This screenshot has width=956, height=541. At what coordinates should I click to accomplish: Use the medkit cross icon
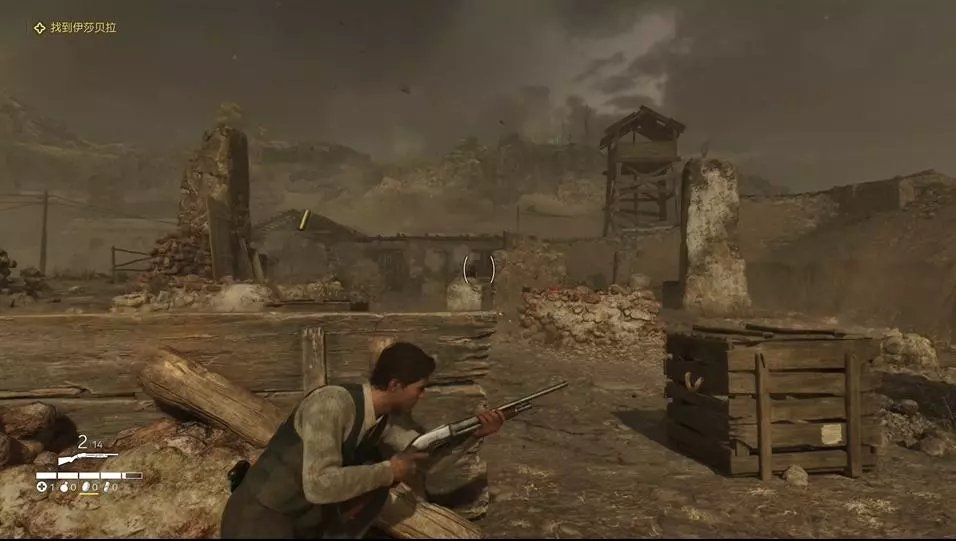pyautogui.click(x=42, y=487)
